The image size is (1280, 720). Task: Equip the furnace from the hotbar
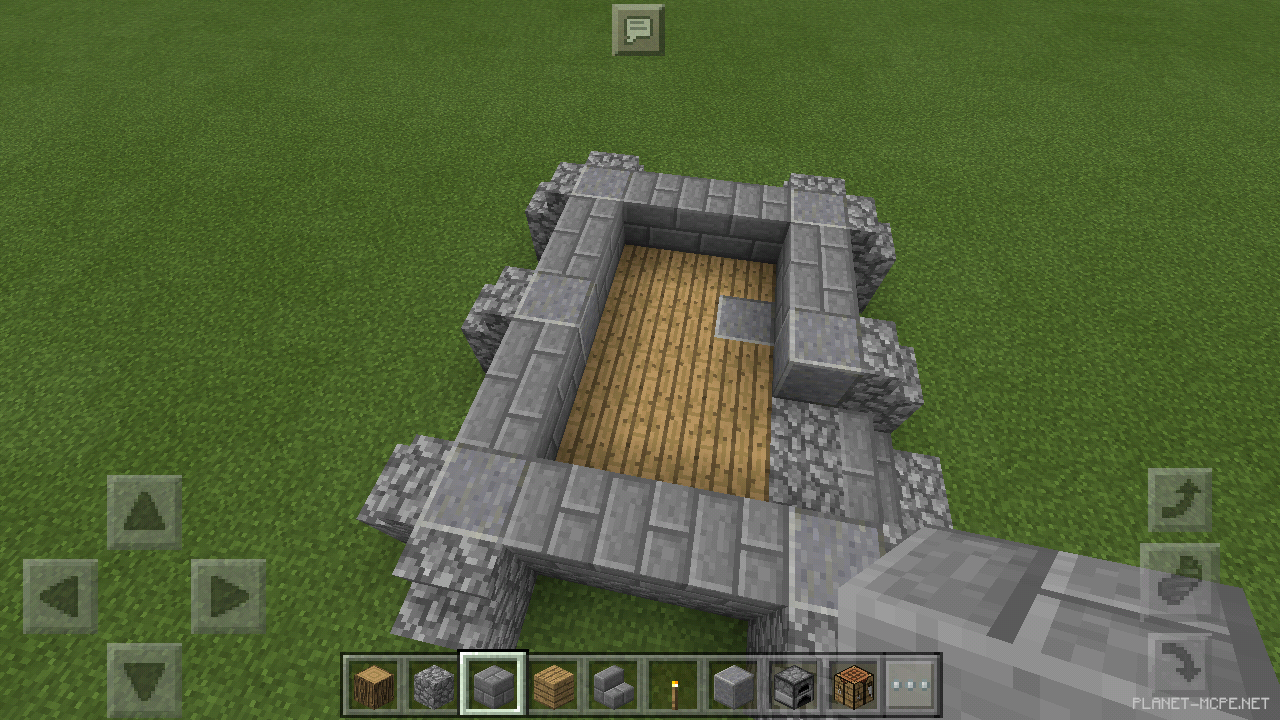coord(793,685)
